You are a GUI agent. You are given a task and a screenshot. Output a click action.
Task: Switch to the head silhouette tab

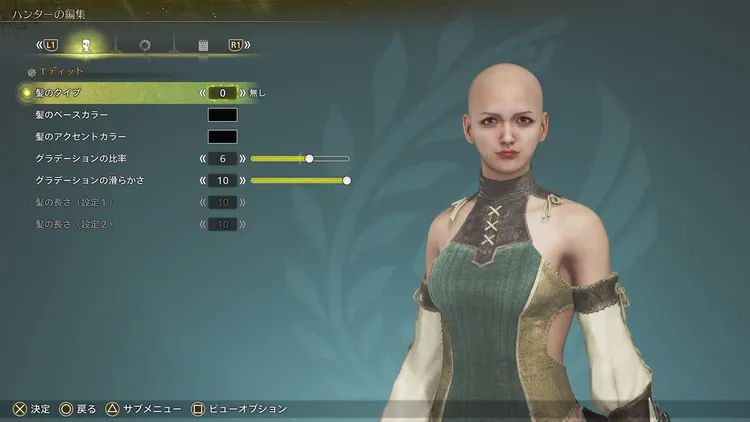(86, 45)
